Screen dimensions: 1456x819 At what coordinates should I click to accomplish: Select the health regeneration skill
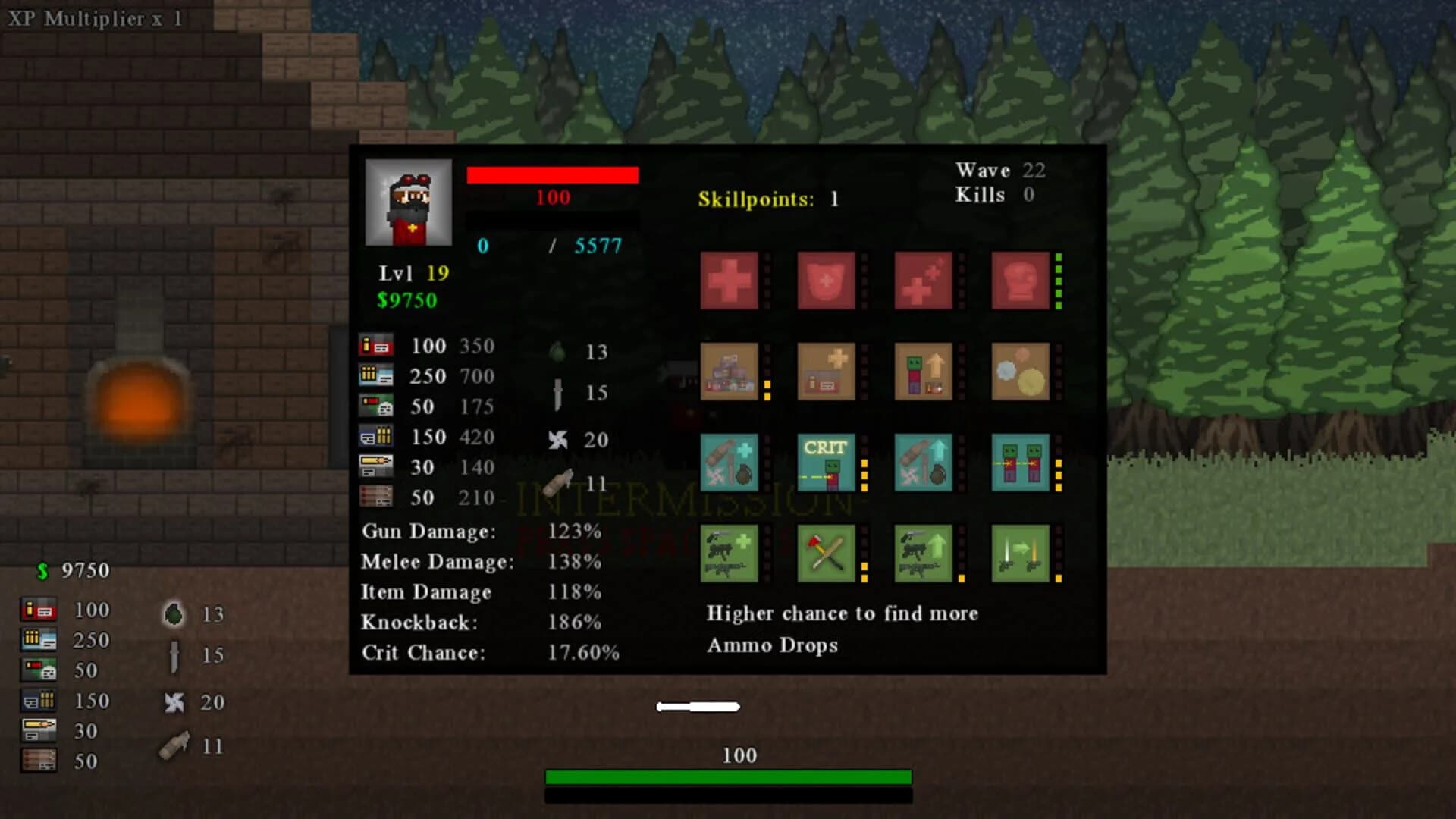click(x=924, y=281)
